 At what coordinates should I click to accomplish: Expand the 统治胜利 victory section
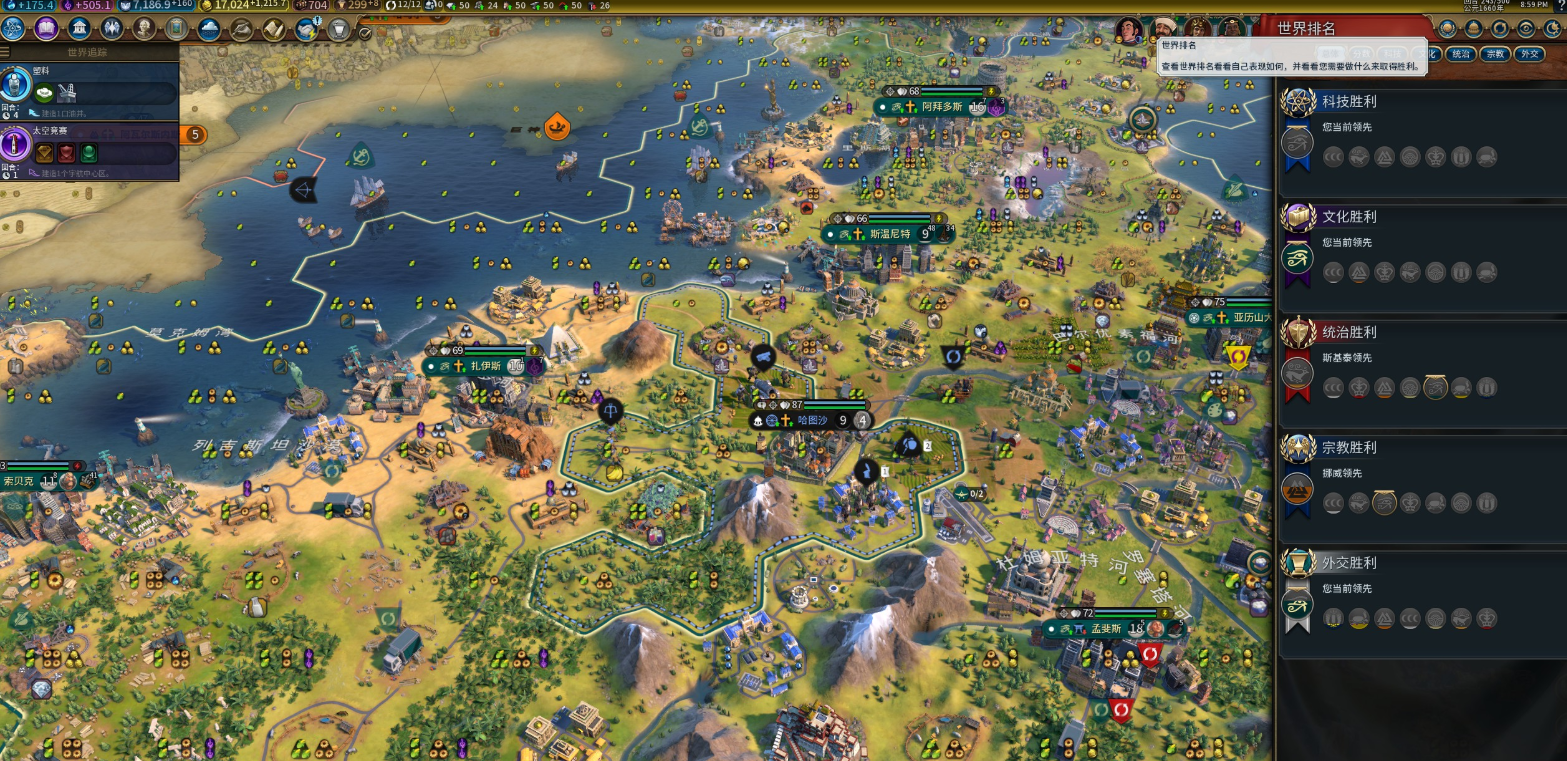pos(1348,332)
